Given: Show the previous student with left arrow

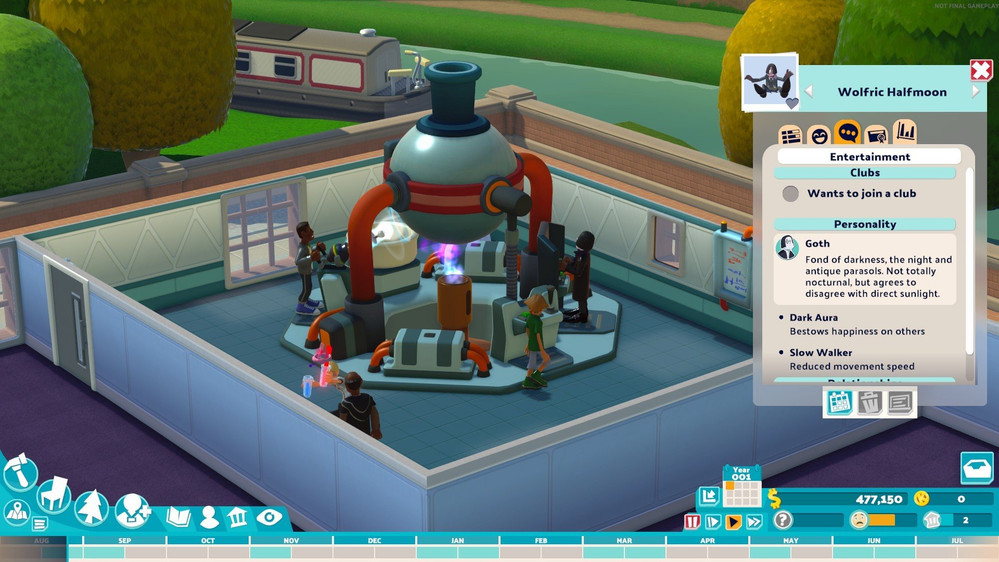Looking at the screenshot, I should pos(810,92).
